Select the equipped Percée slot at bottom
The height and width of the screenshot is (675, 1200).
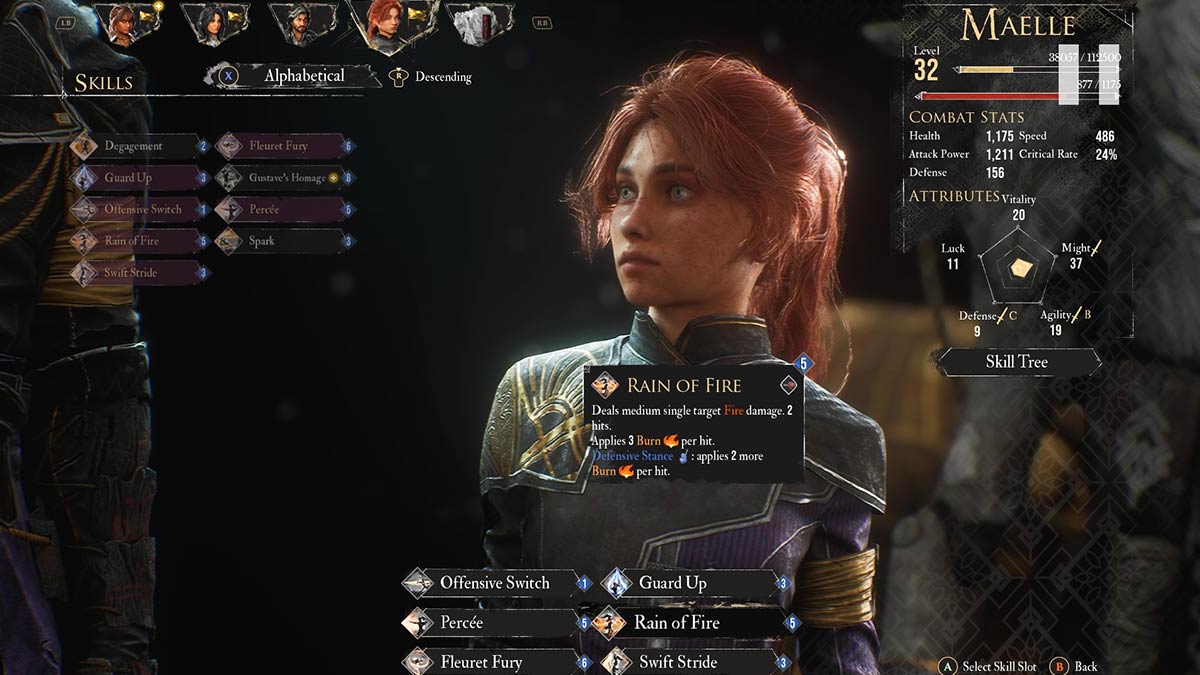pyautogui.click(x=493, y=623)
